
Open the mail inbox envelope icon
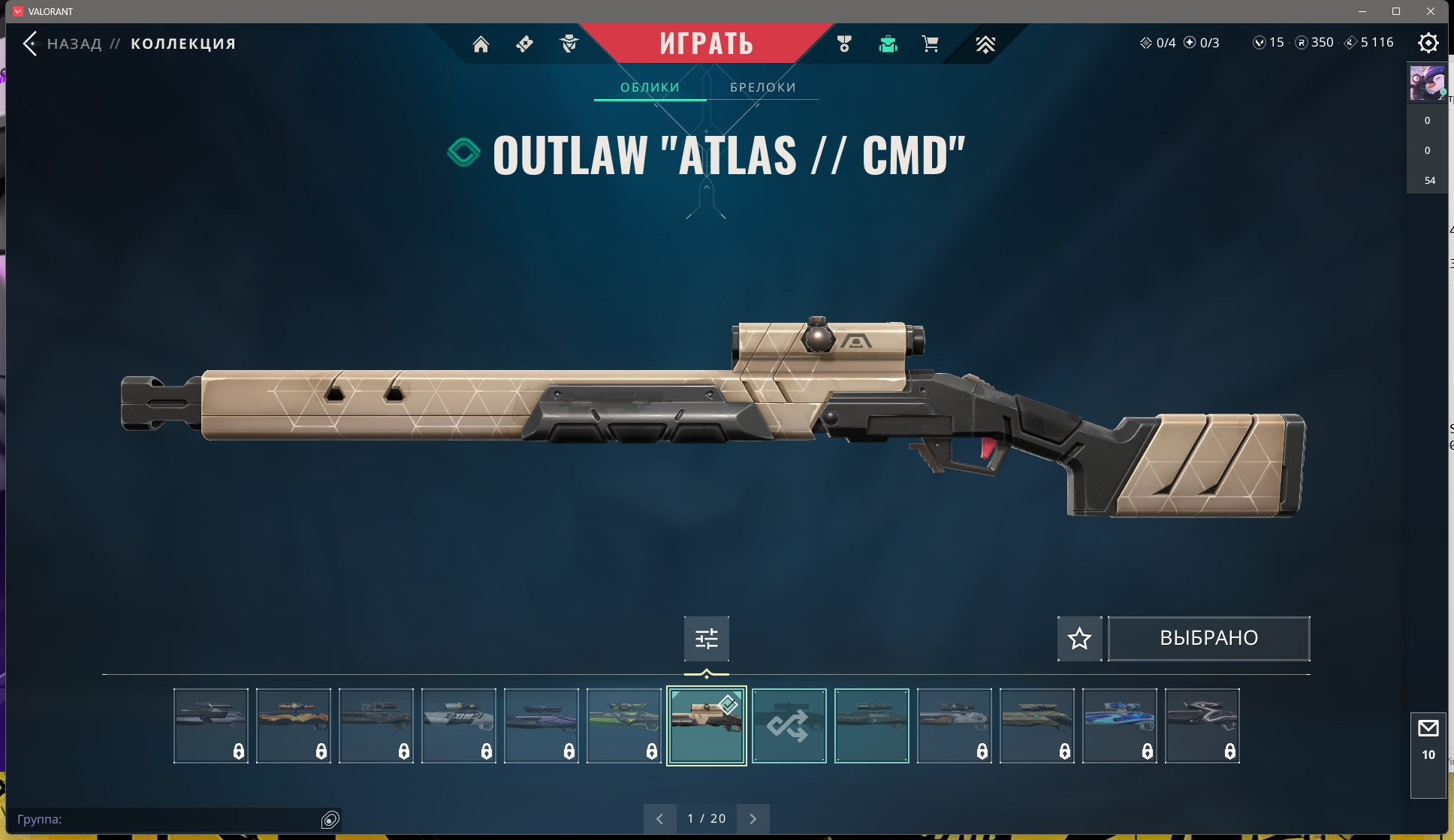[1428, 728]
